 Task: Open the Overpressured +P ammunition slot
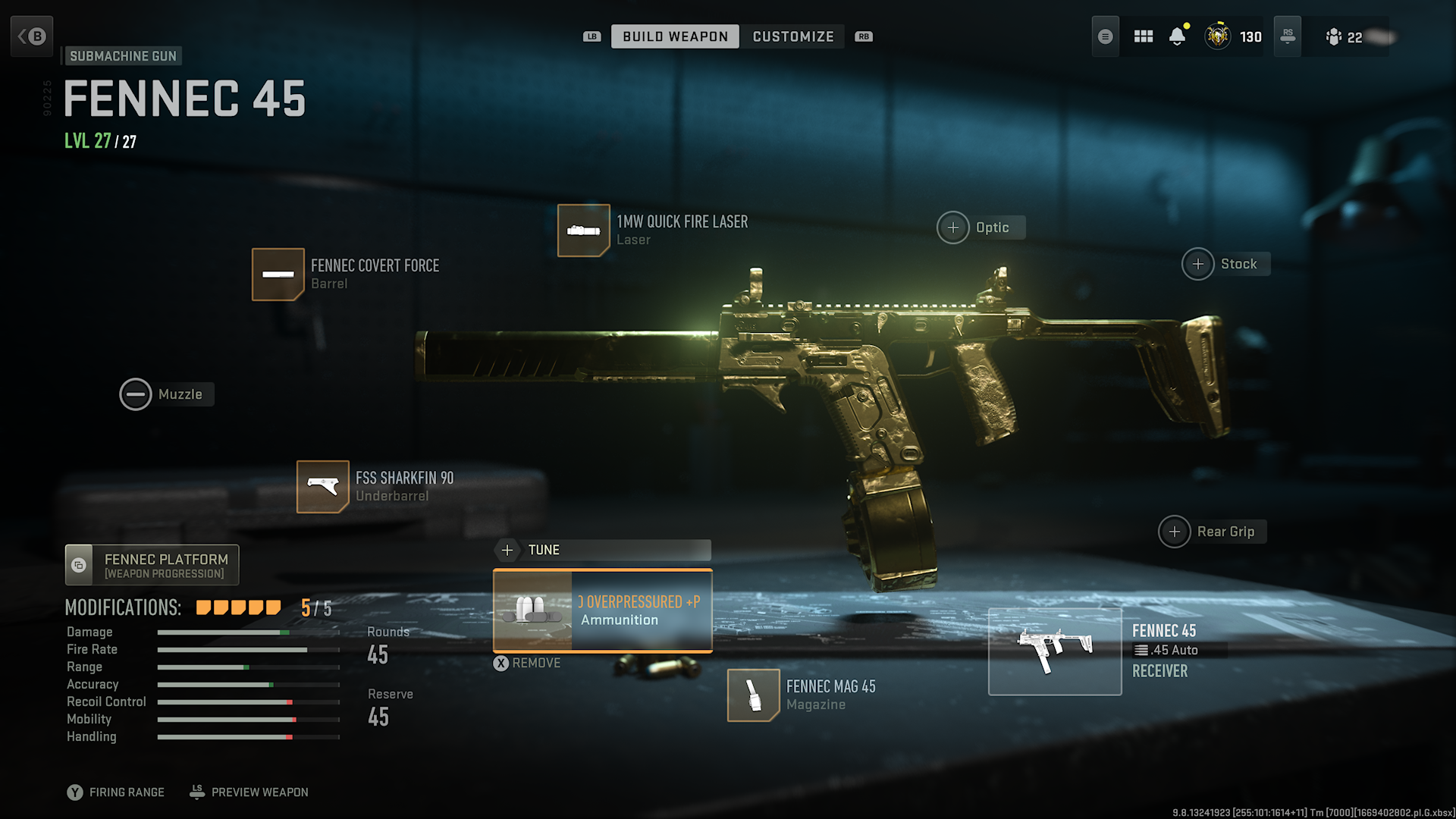pos(601,611)
